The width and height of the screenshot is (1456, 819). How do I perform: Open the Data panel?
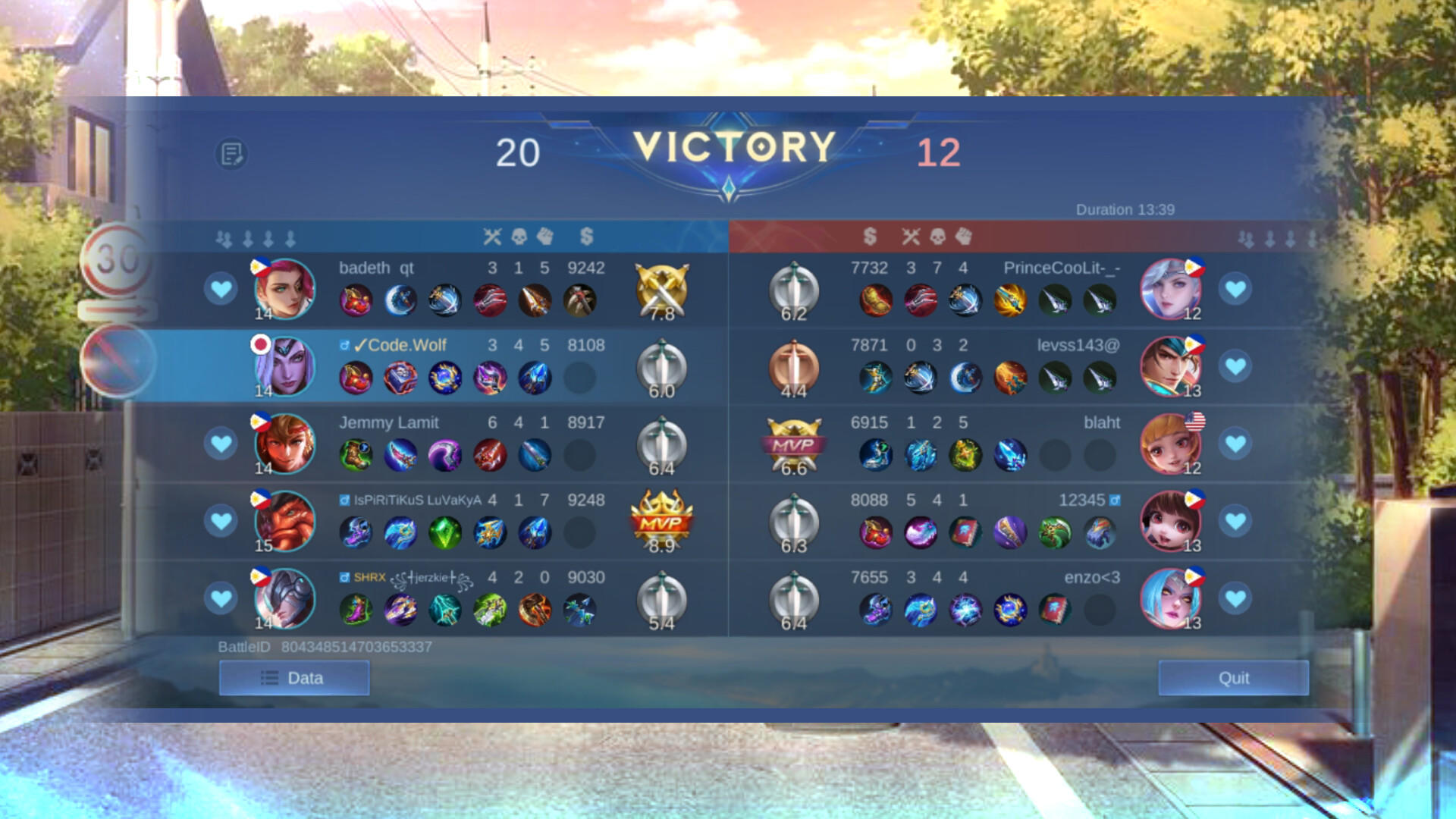click(293, 677)
